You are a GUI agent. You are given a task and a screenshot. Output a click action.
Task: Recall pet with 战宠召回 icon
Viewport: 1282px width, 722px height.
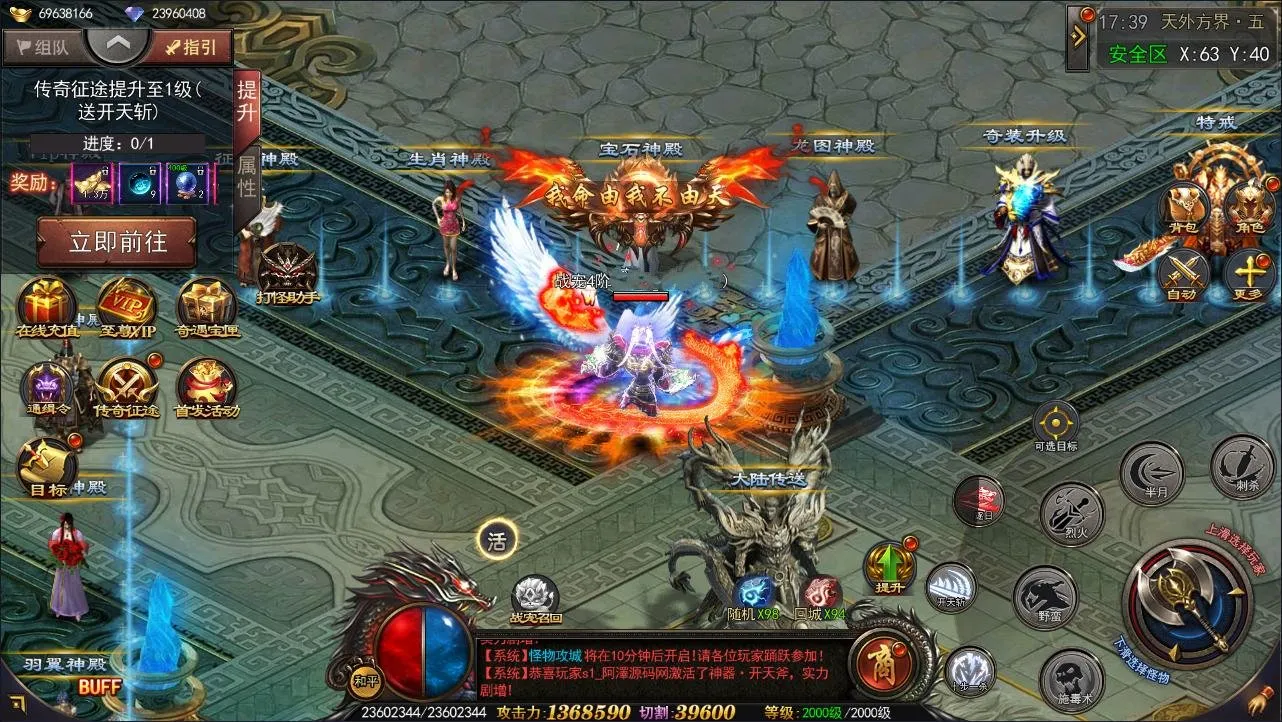click(x=535, y=596)
